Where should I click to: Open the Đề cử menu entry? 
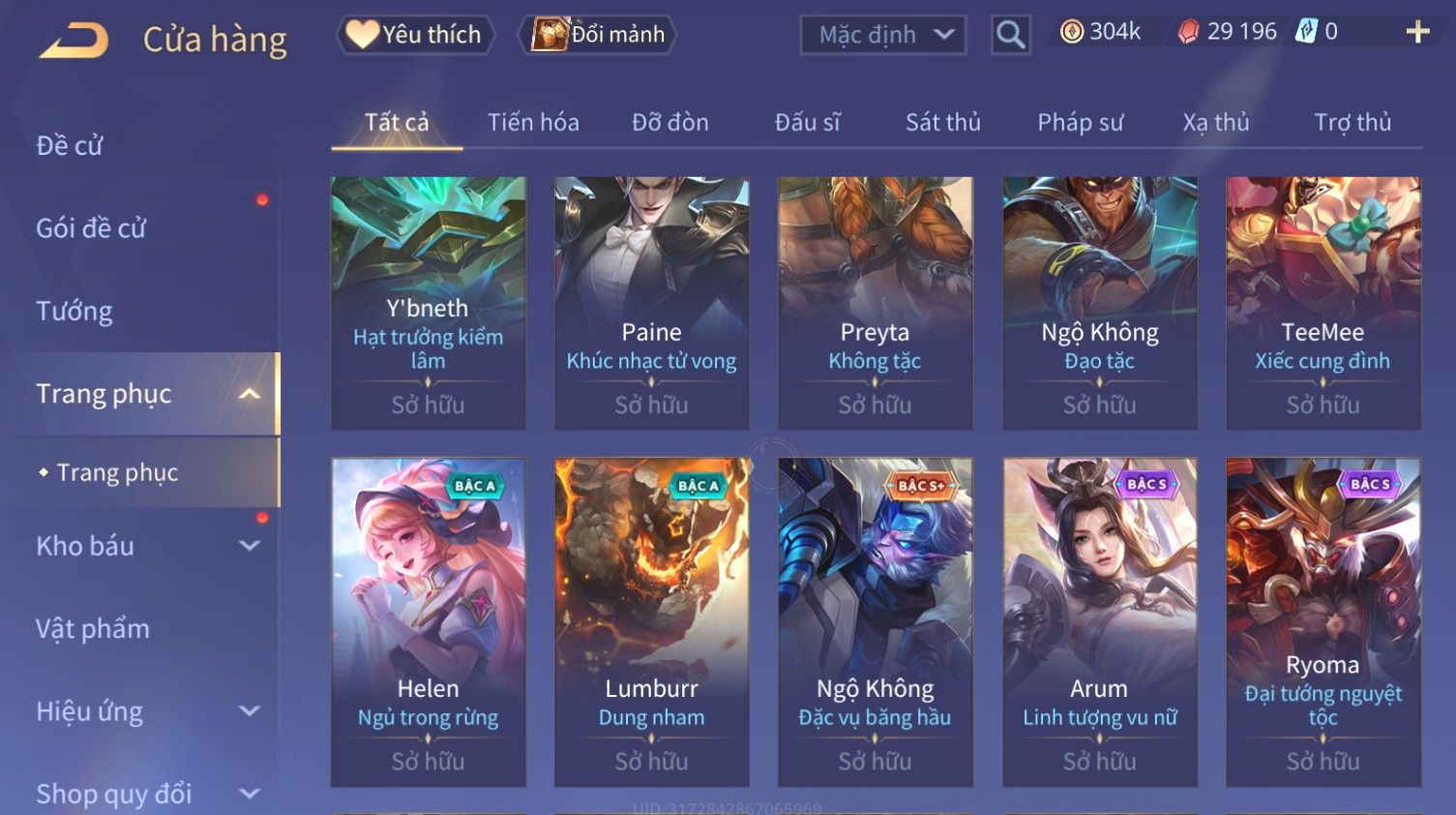point(70,145)
